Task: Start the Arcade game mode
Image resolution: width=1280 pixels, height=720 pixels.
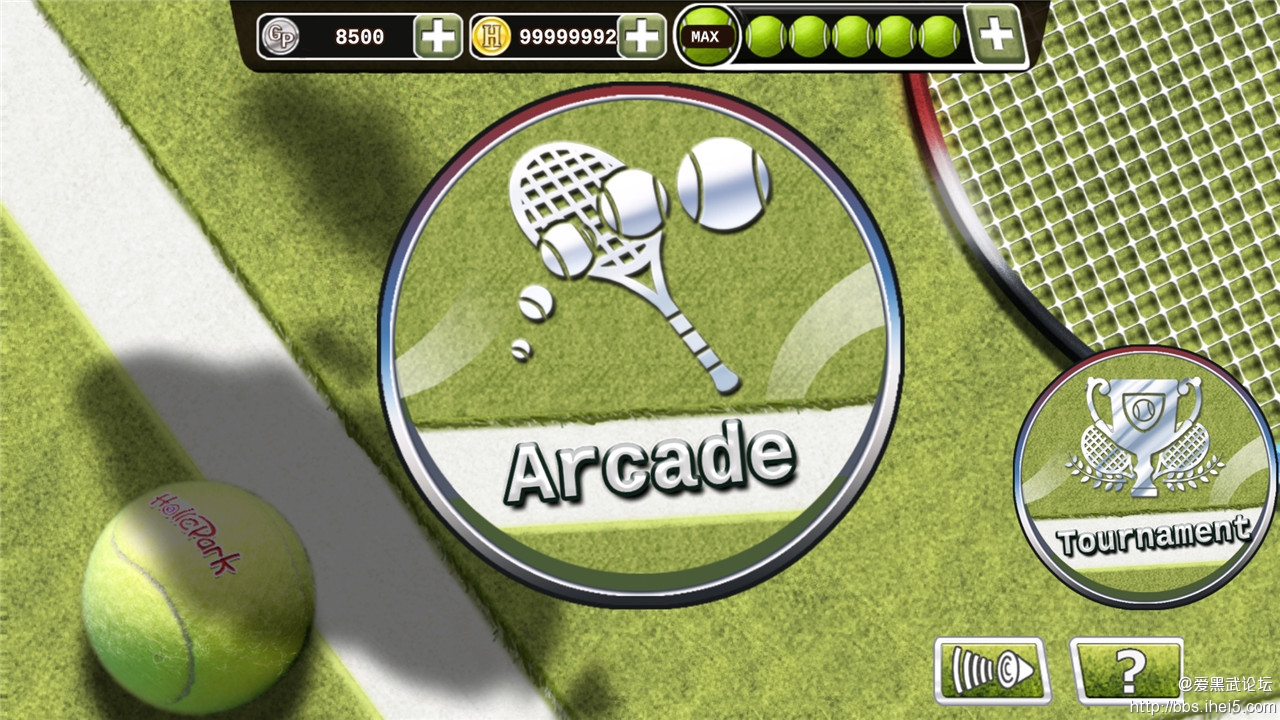Action: (640, 345)
